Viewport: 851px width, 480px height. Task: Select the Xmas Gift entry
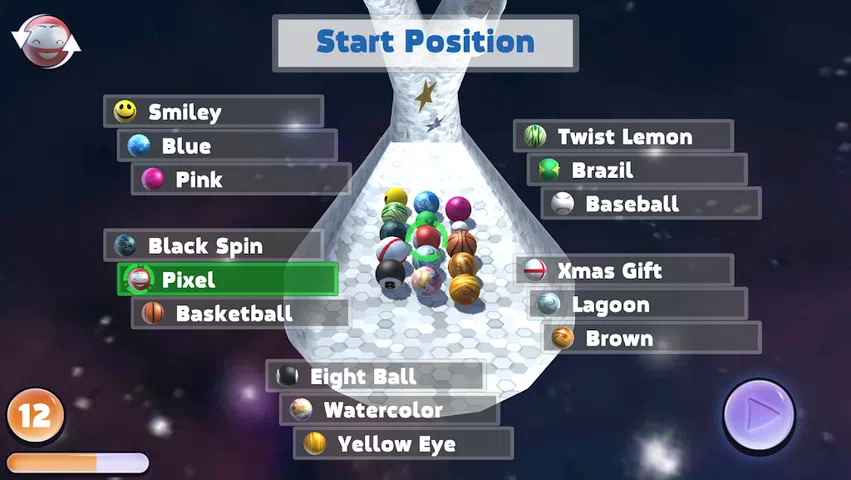coord(623,270)
